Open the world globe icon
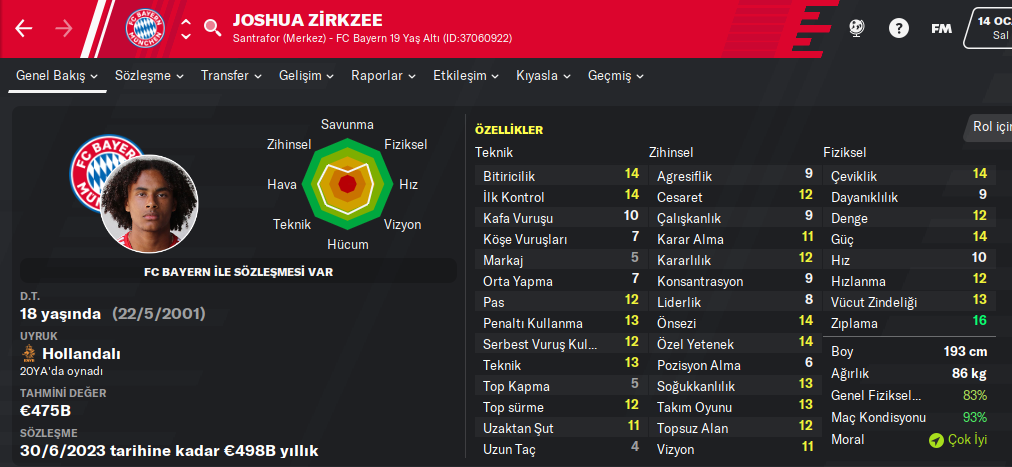Viewport: 1012px width, 467px height. click(856, 28)
